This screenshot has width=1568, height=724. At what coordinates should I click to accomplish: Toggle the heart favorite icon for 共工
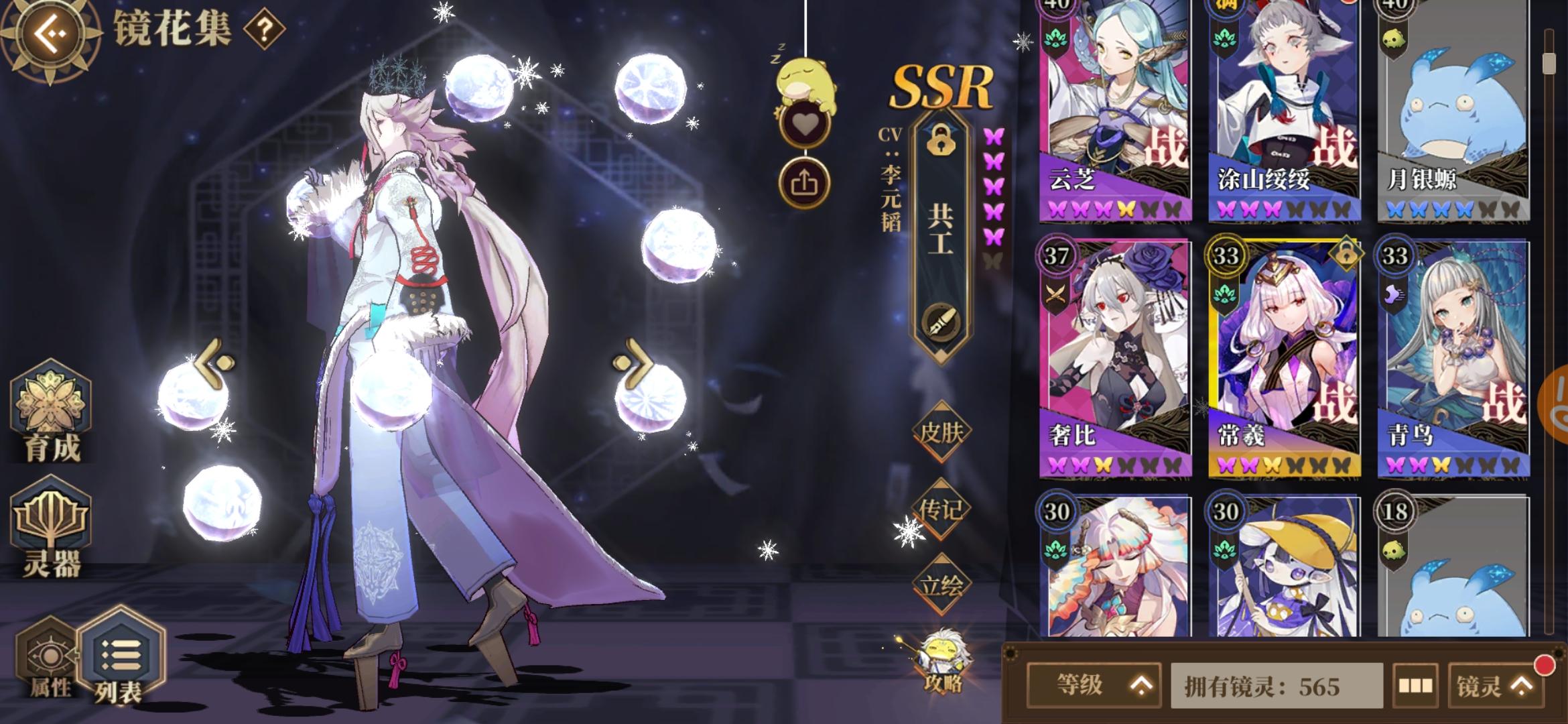click(x=806, y=124)
